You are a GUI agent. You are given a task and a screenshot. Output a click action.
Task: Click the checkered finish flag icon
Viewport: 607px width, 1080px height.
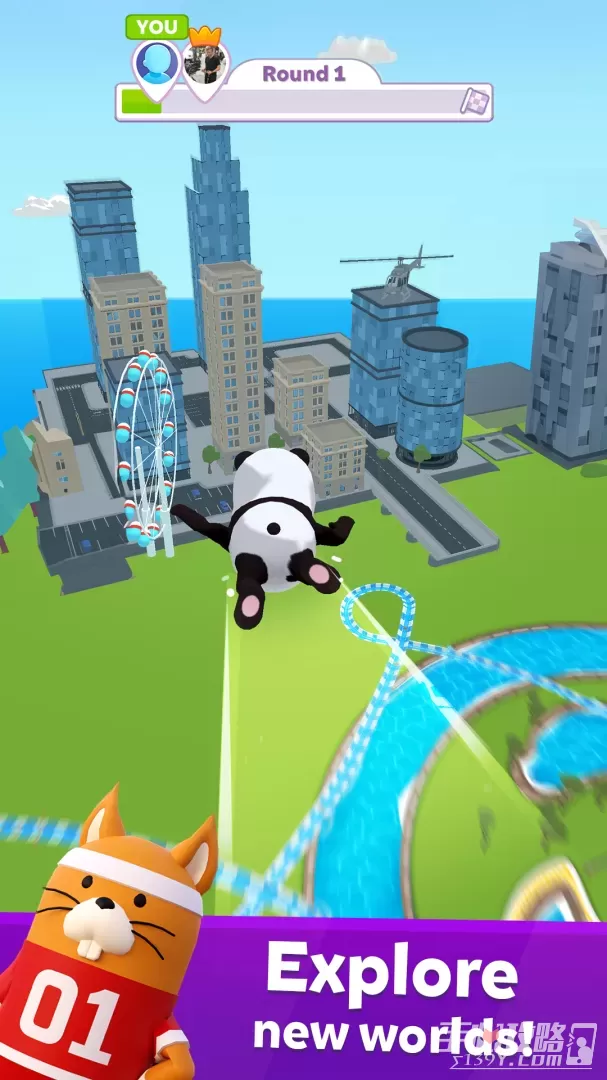click(x=473, y=101)
